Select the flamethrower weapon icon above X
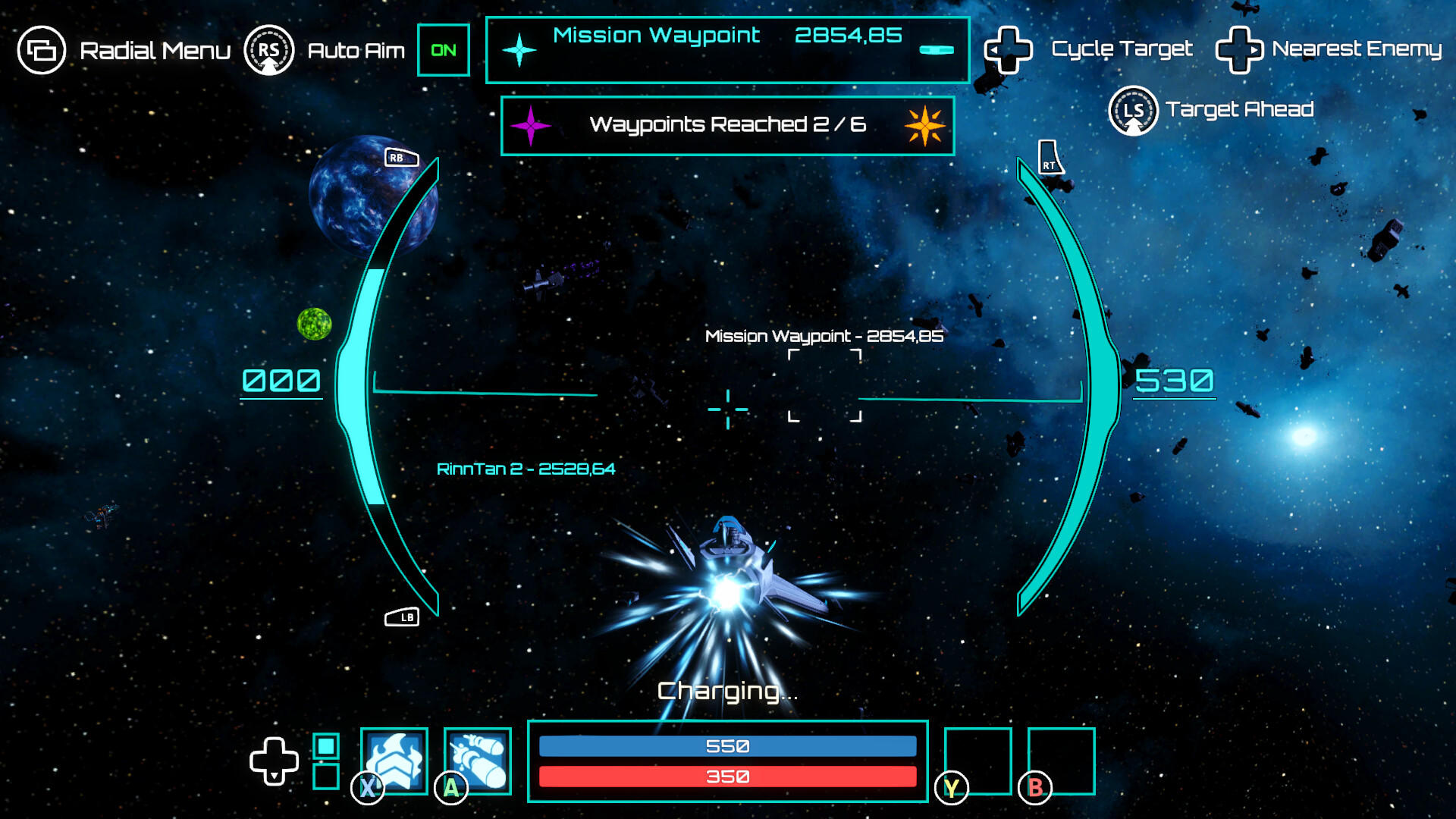 394,762
